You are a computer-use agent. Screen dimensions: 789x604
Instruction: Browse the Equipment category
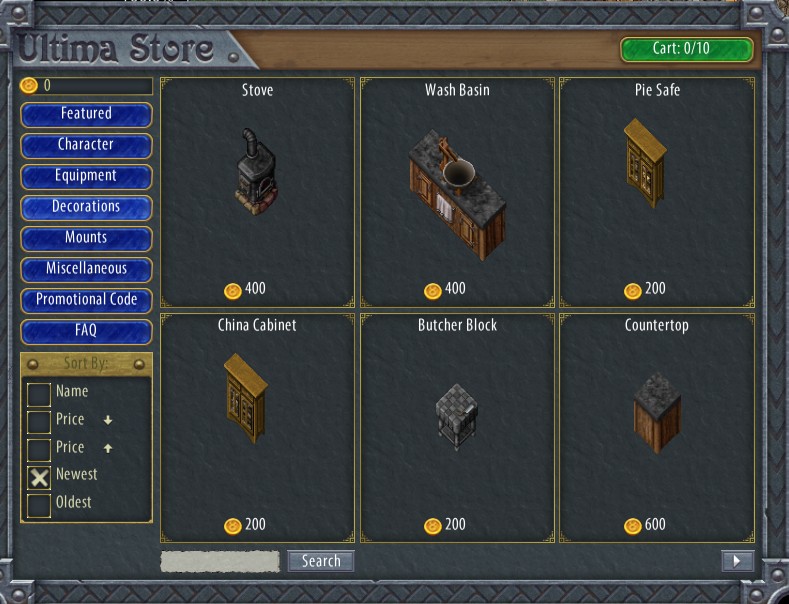coord(86,176)
